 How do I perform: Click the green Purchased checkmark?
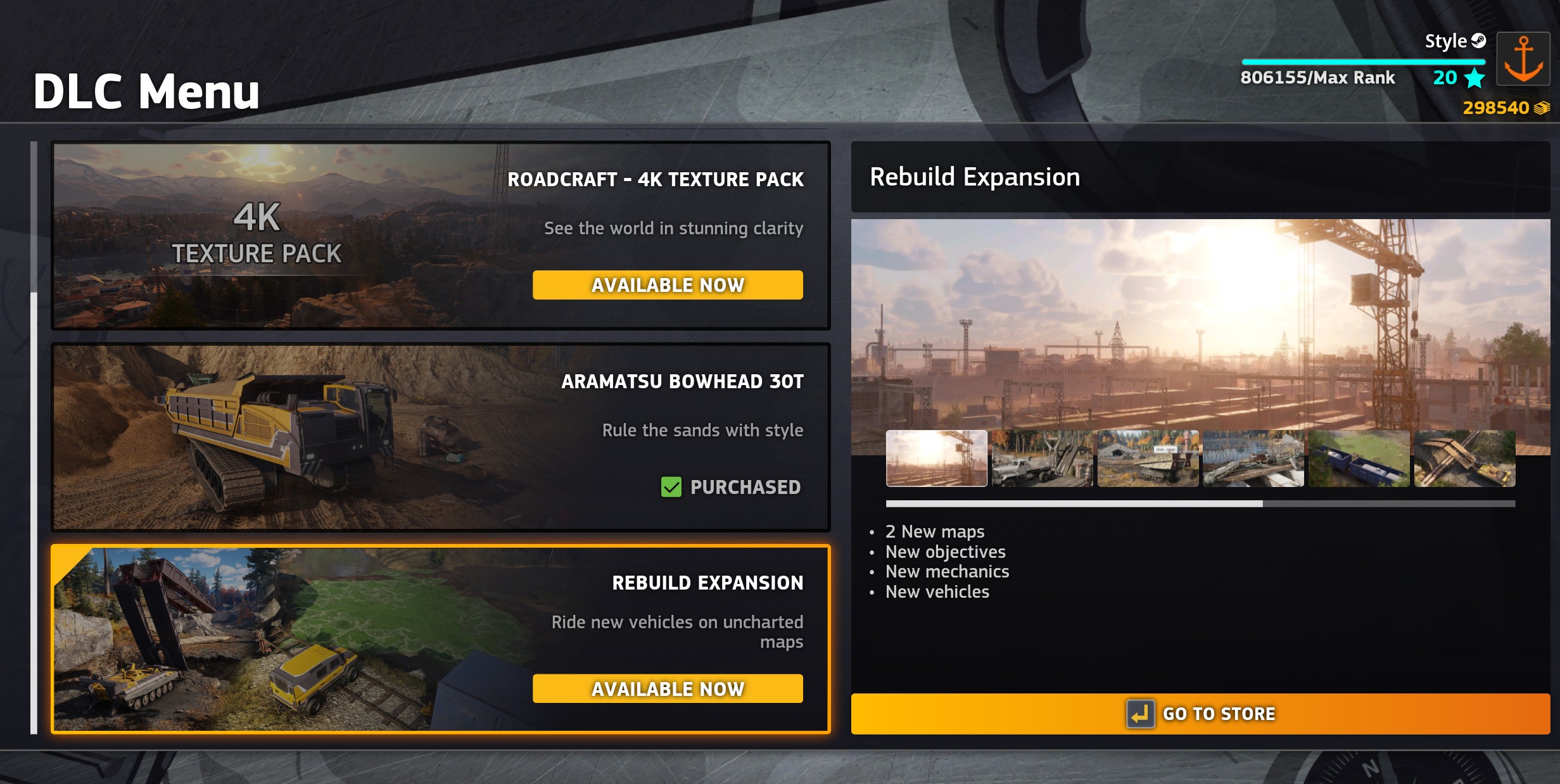[x=671, y=488]
